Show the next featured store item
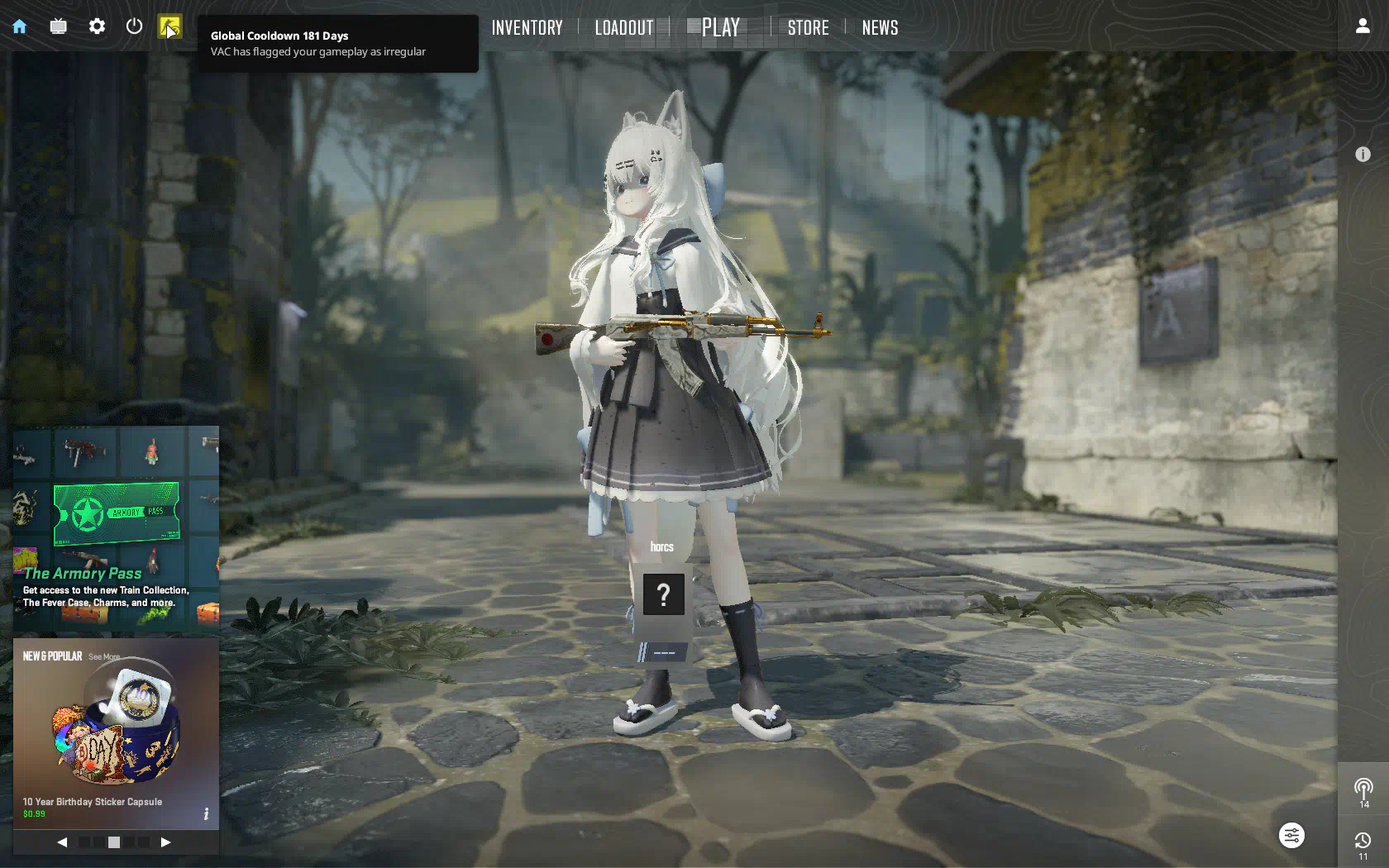Screen dimensions: 1389x868 [165, 842]
